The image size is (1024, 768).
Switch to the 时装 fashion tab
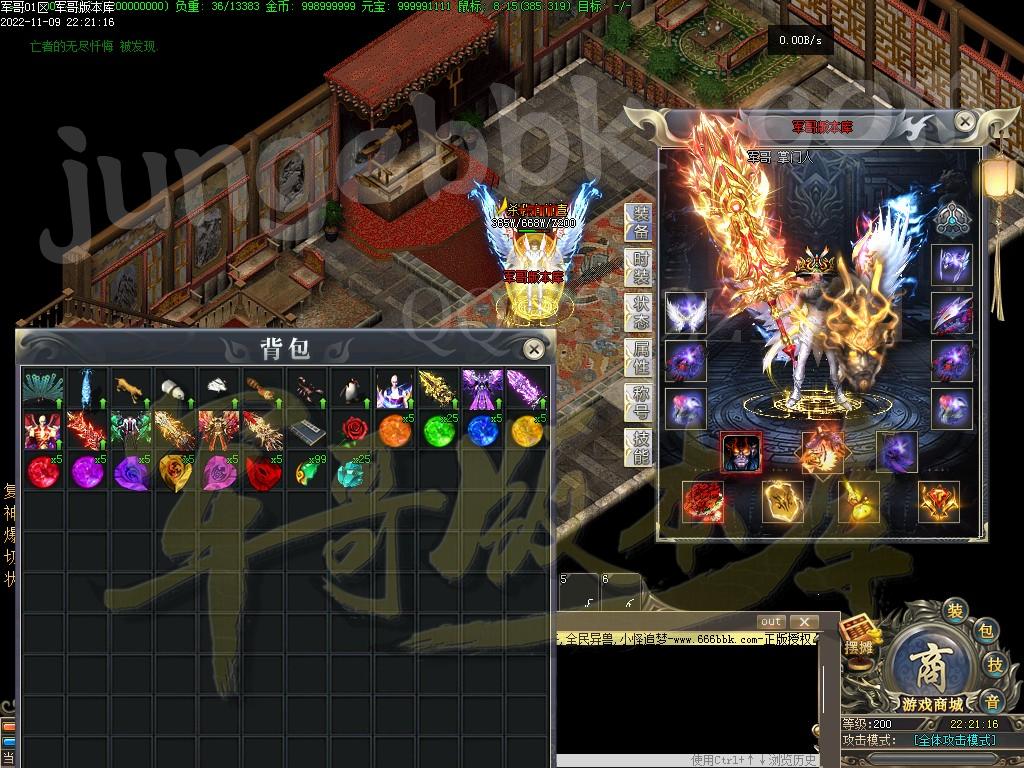(x=640, y=269)
